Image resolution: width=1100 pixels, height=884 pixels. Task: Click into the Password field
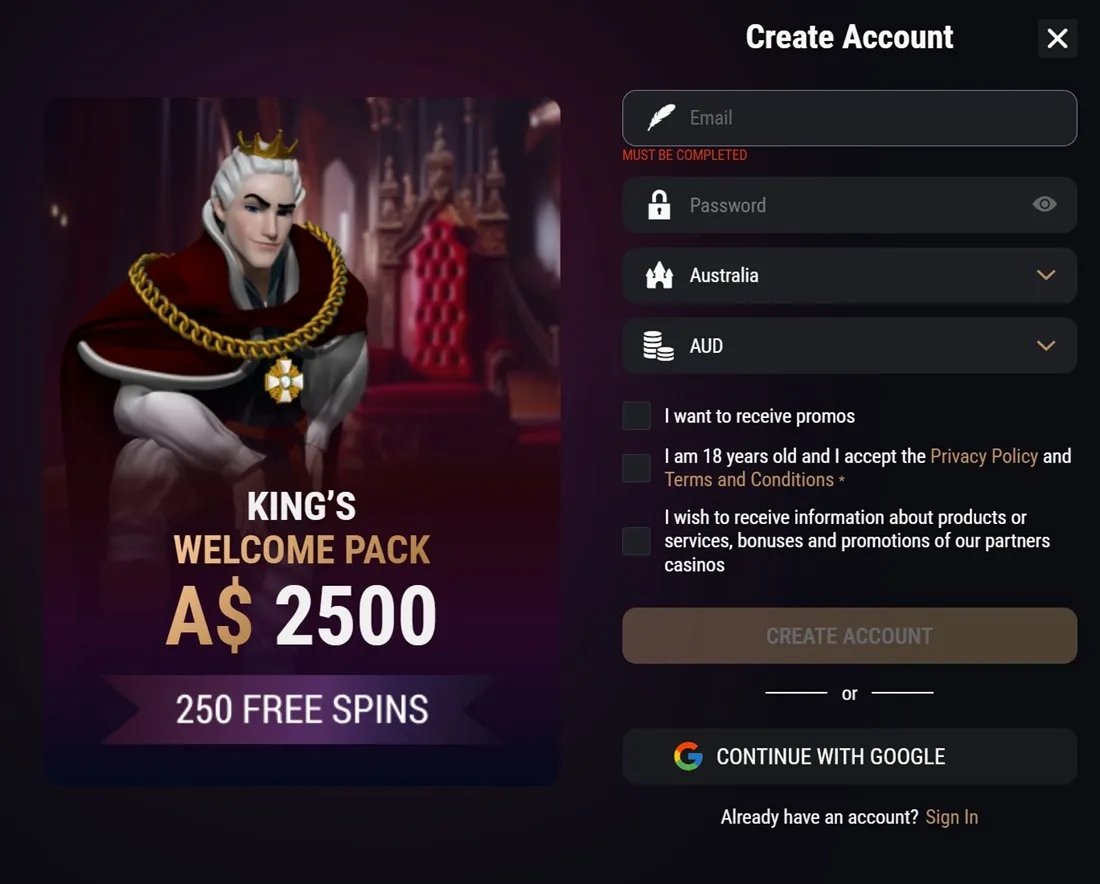click(840, 205)
